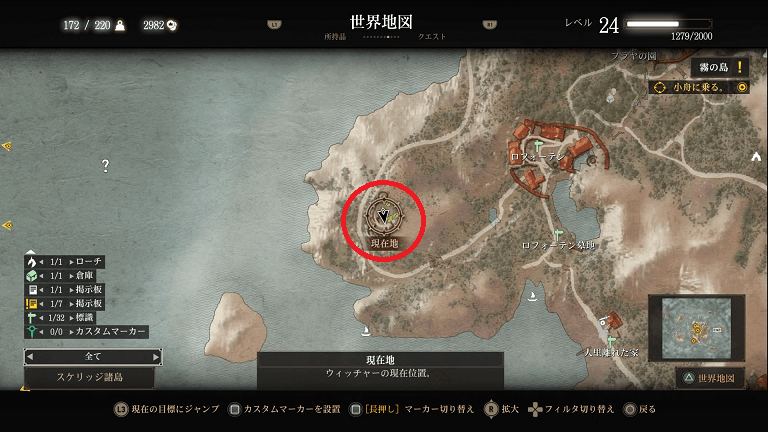Switch to the 所持品 inventory tab

[335, 37]
